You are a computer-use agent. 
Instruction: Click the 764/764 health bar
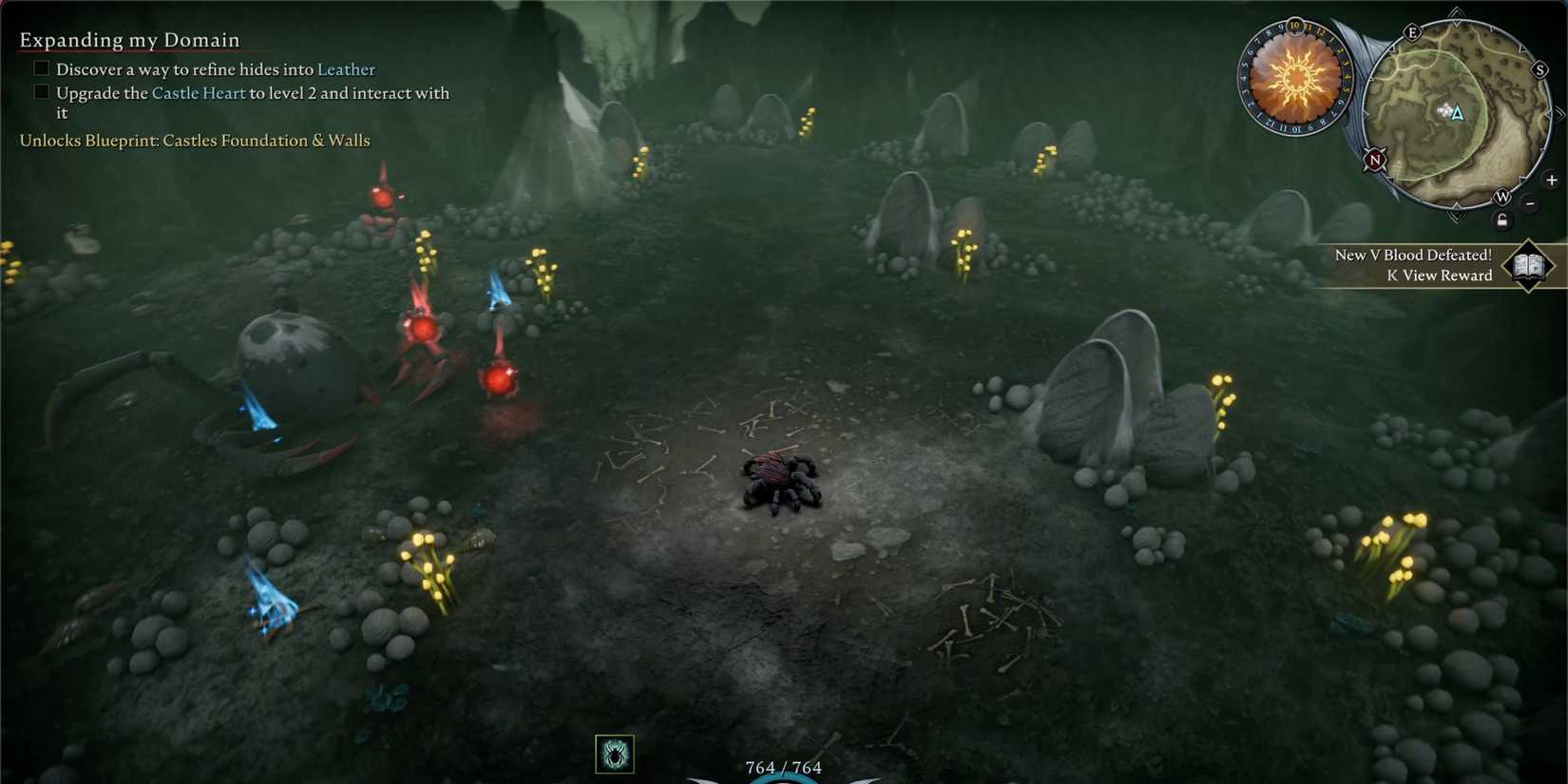782,767
